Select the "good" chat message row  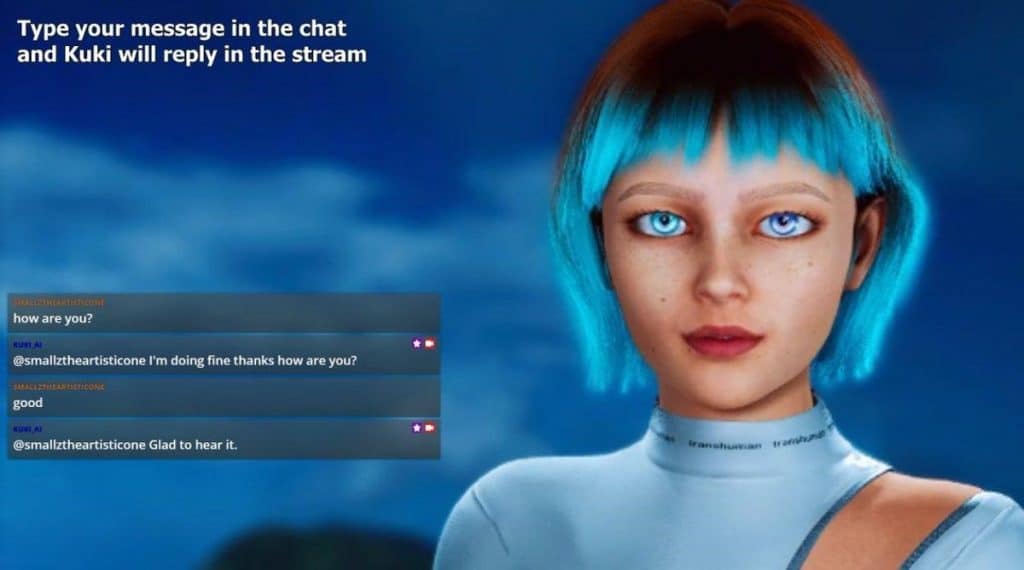(x=28, y=402)
